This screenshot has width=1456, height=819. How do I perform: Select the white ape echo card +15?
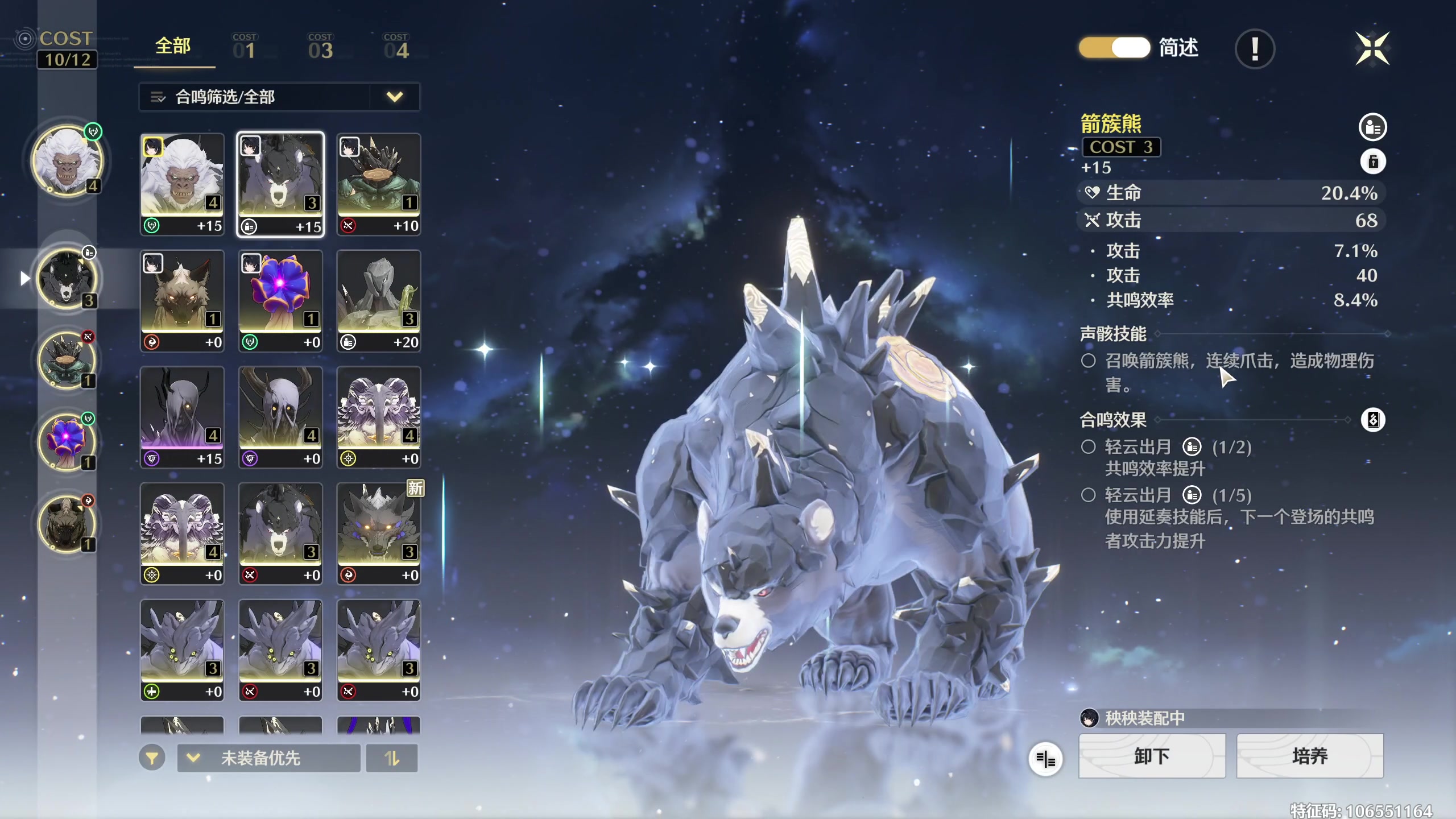coord(182,184)
